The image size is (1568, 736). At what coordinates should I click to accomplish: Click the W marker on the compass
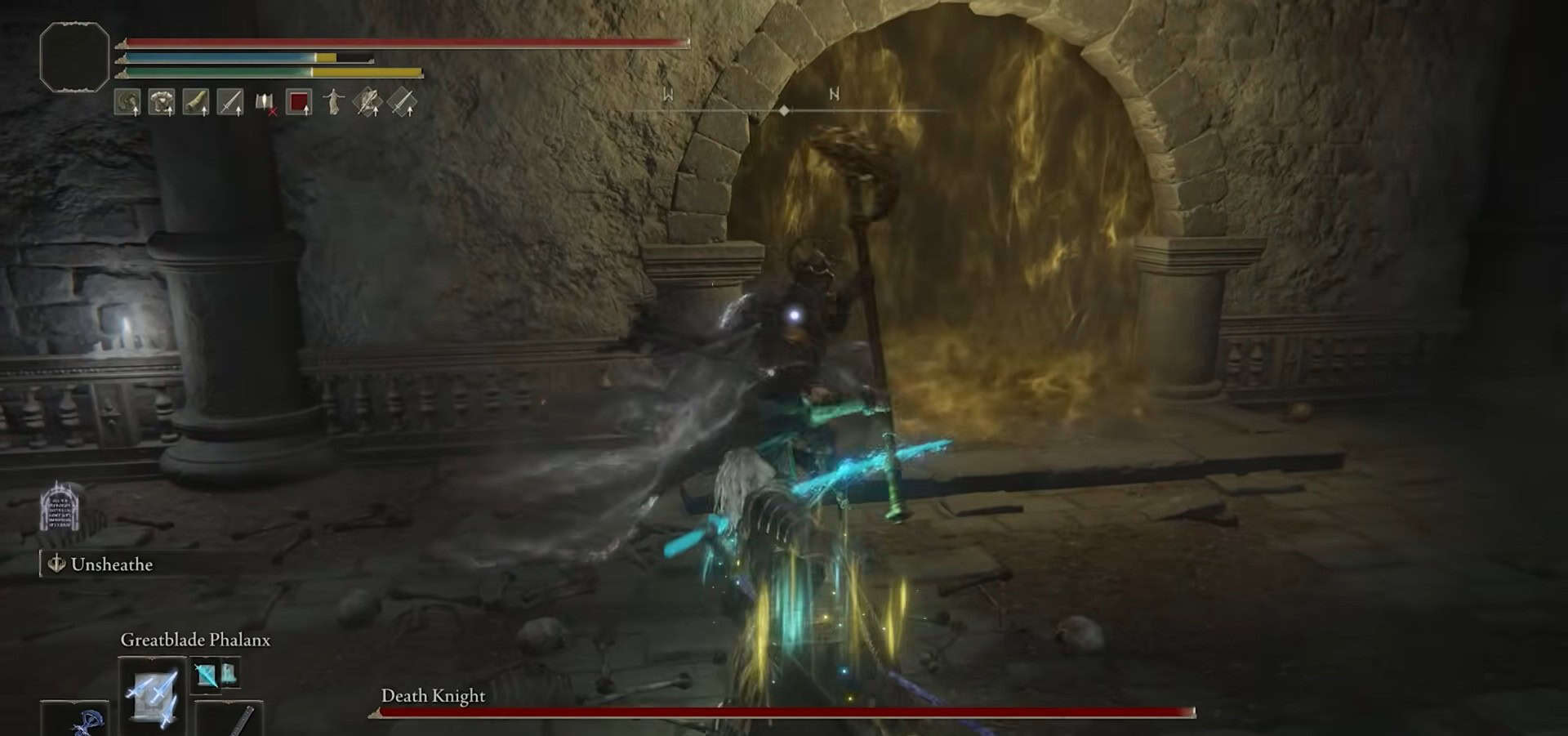[670, 94]
